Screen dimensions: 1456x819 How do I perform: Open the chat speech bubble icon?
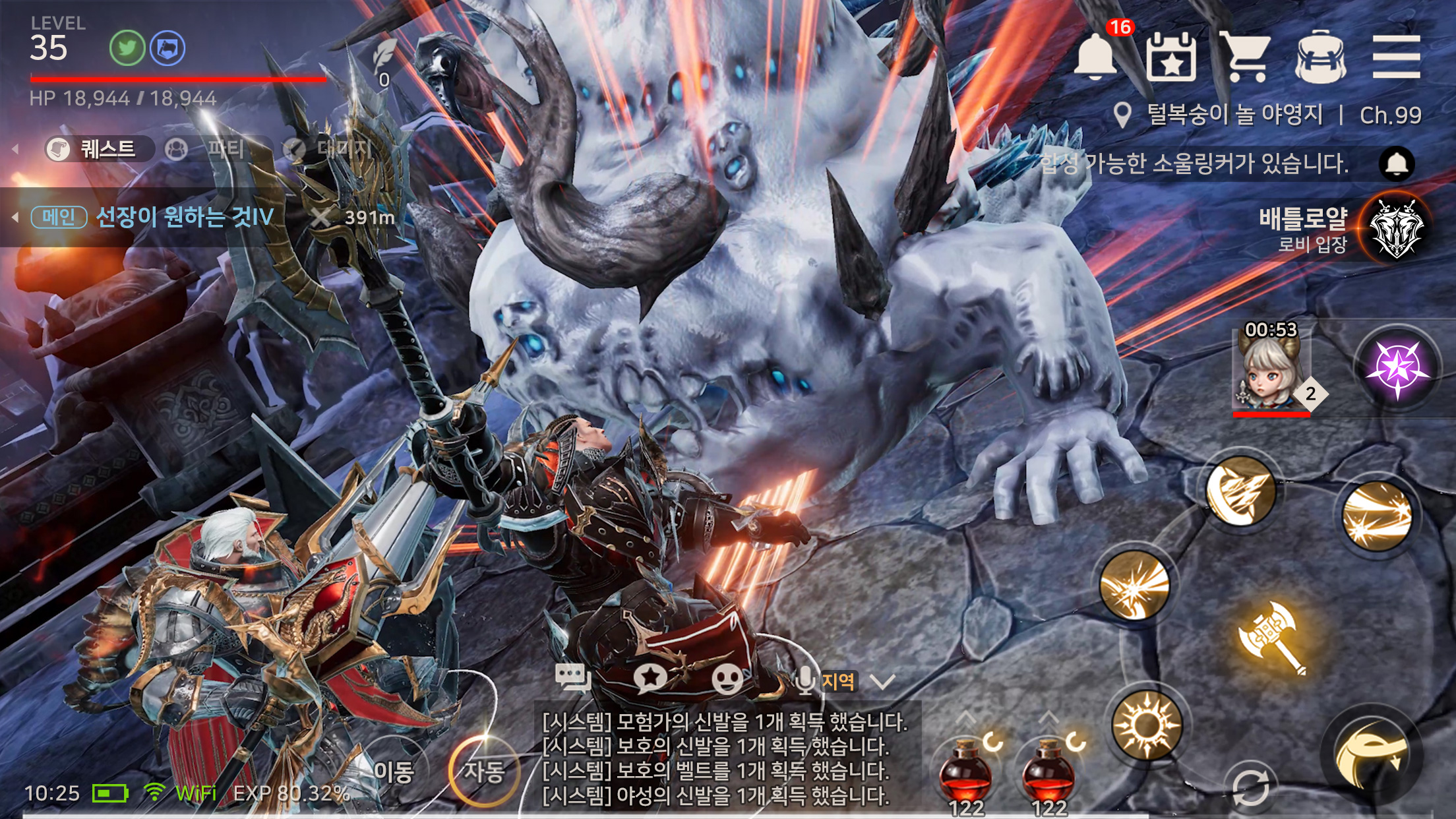click(x=572, y=678)
